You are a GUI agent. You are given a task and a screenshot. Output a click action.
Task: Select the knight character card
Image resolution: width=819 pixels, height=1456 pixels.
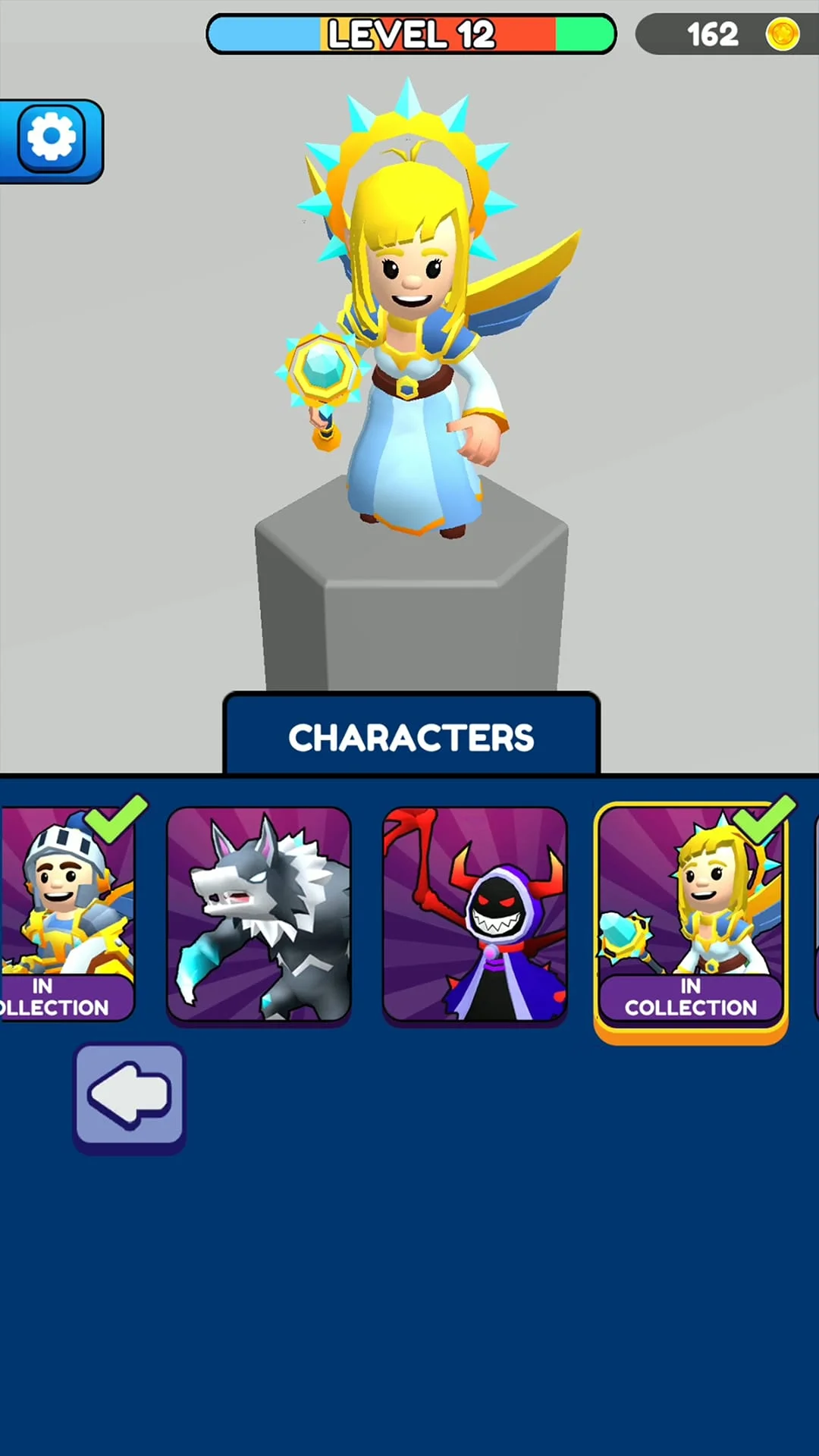(x=67, y=914)
